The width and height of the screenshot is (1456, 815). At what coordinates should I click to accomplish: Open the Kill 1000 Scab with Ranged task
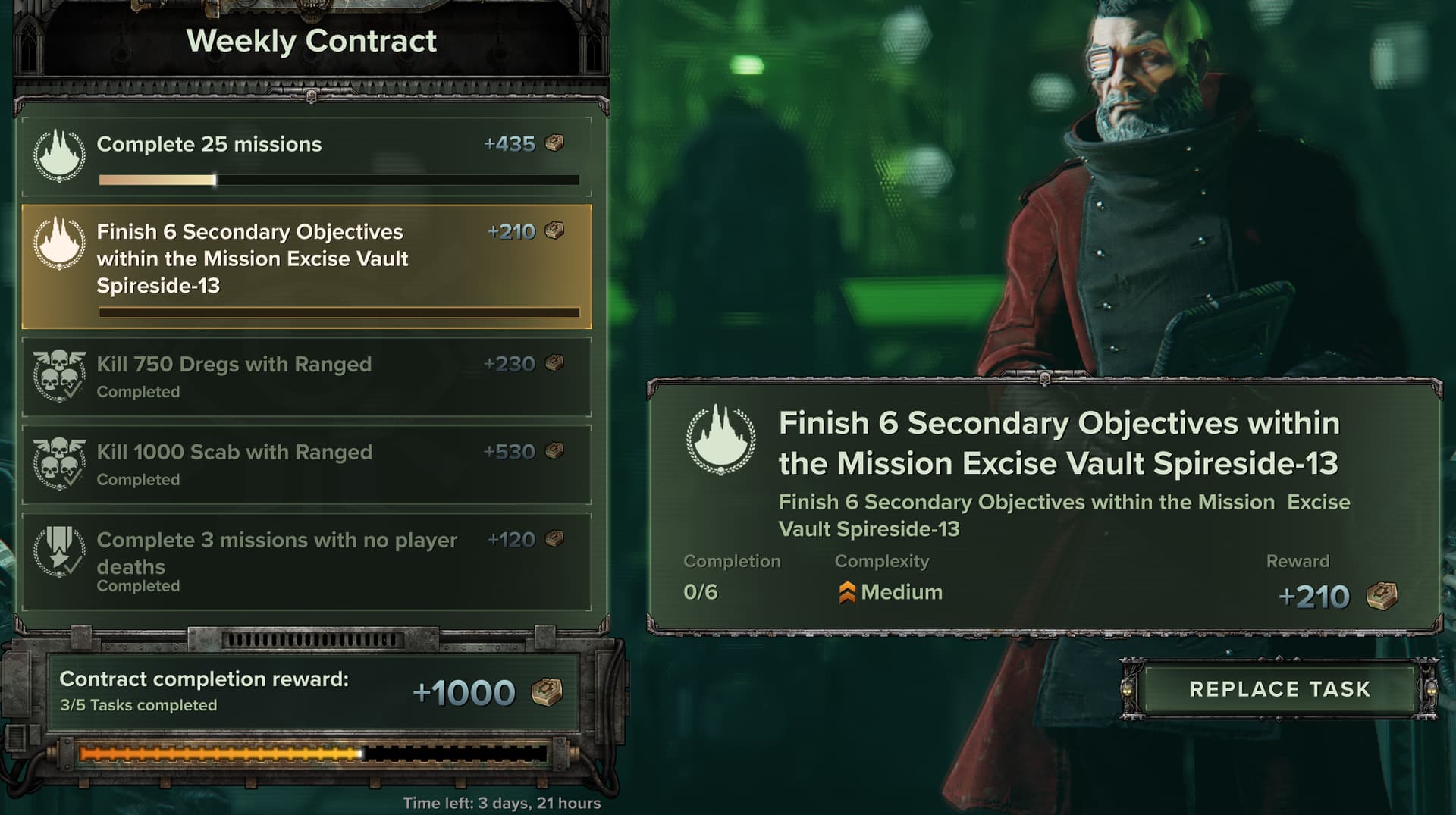pos(306,464)
